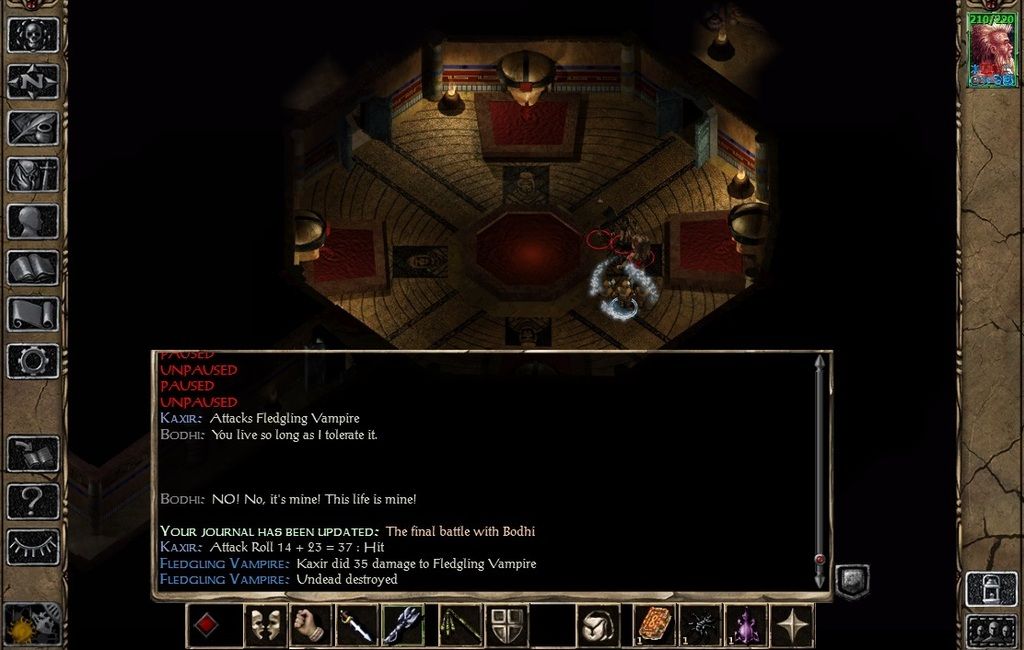Click the question mark help button
This screenshot has width=1024, height=650.
coord(33,500)
